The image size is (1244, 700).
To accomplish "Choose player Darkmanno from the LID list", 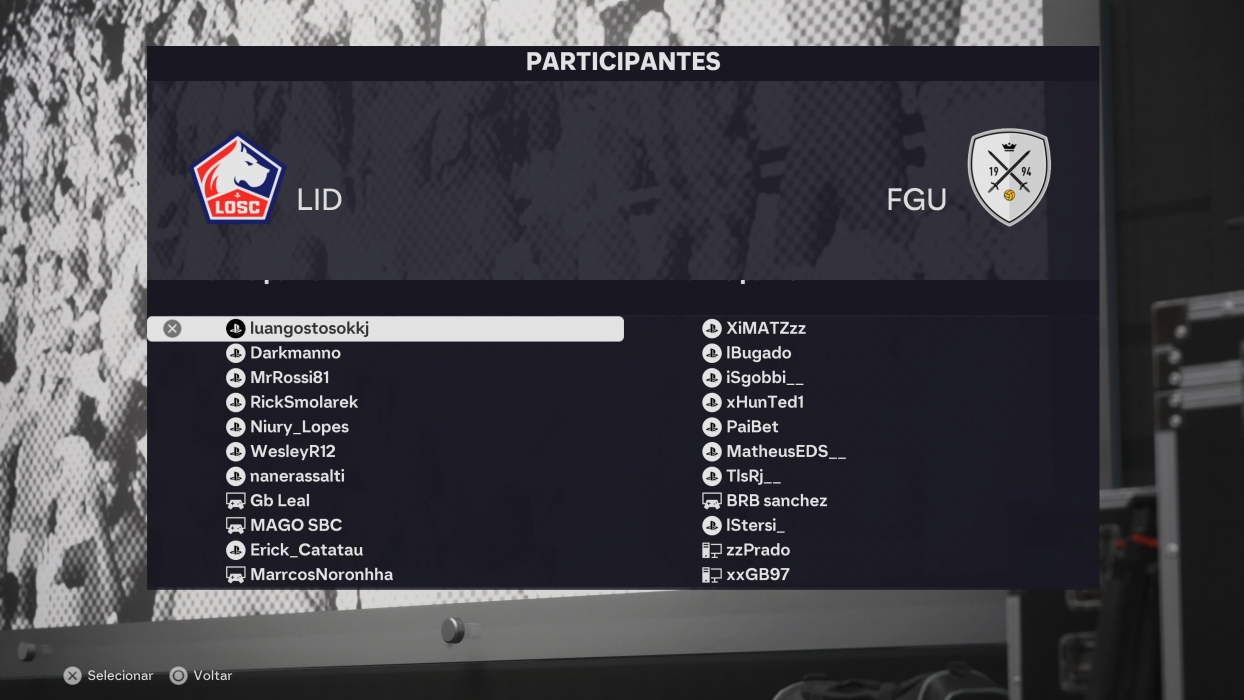I will [295, 353].
